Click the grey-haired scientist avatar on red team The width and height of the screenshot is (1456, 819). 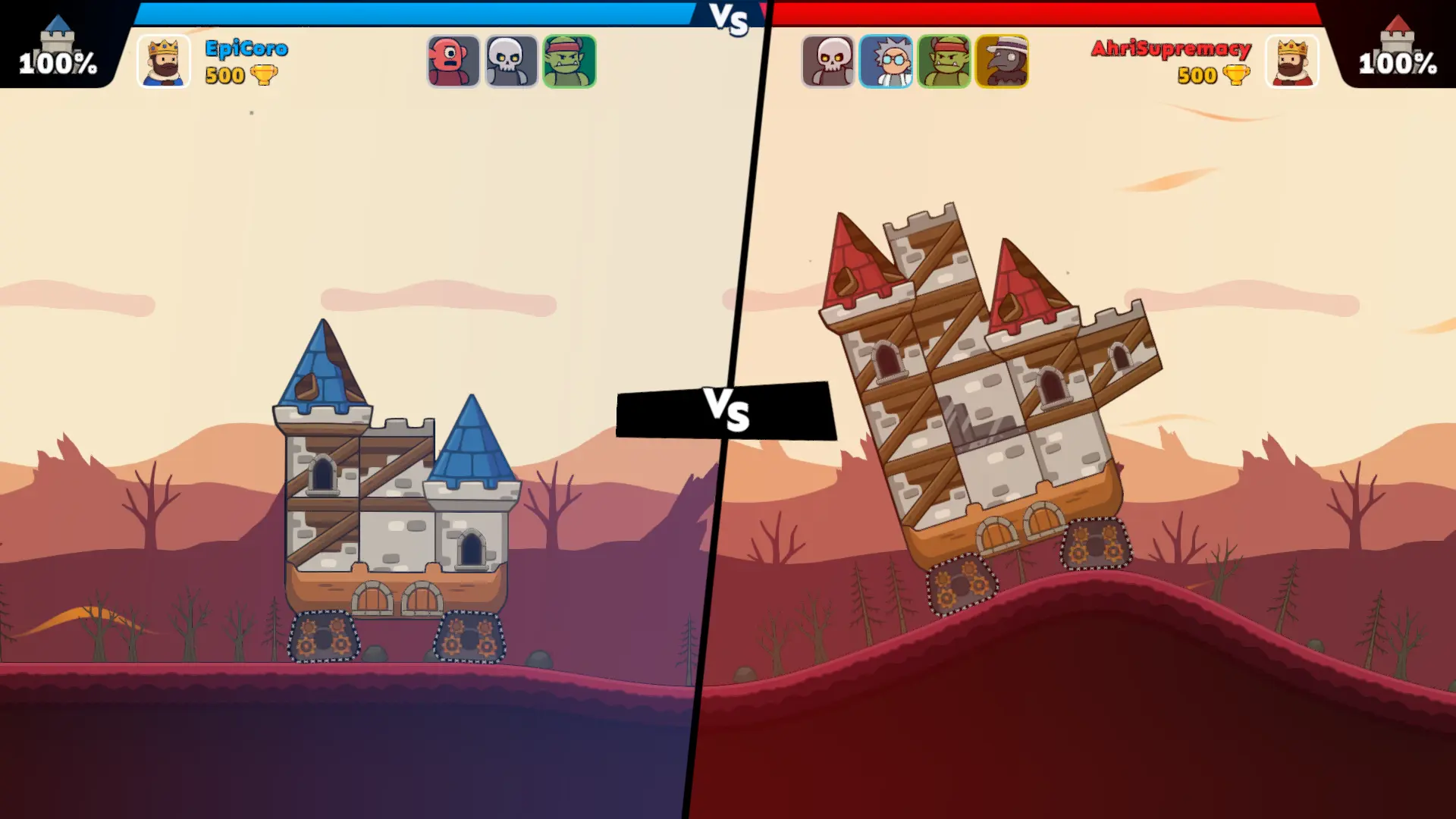click(x=886, y=61)
